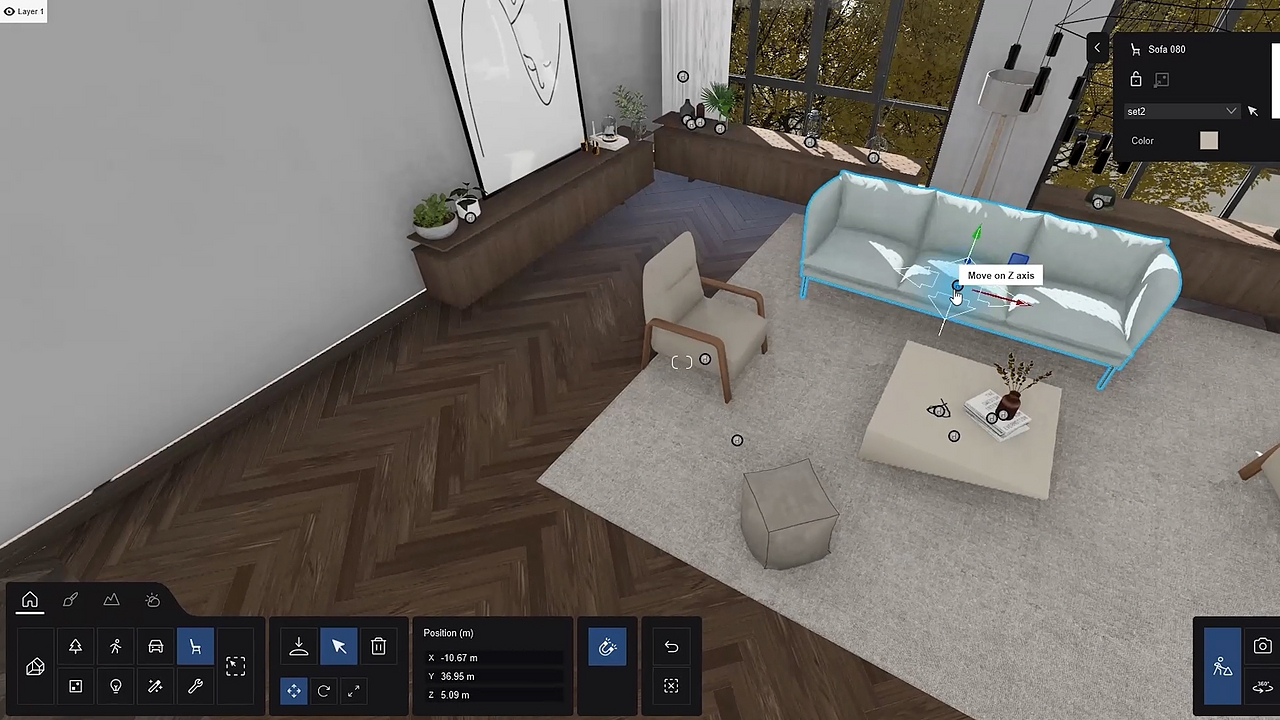
Task: Select the Vehicle placement tool
Action: (155, 647)
